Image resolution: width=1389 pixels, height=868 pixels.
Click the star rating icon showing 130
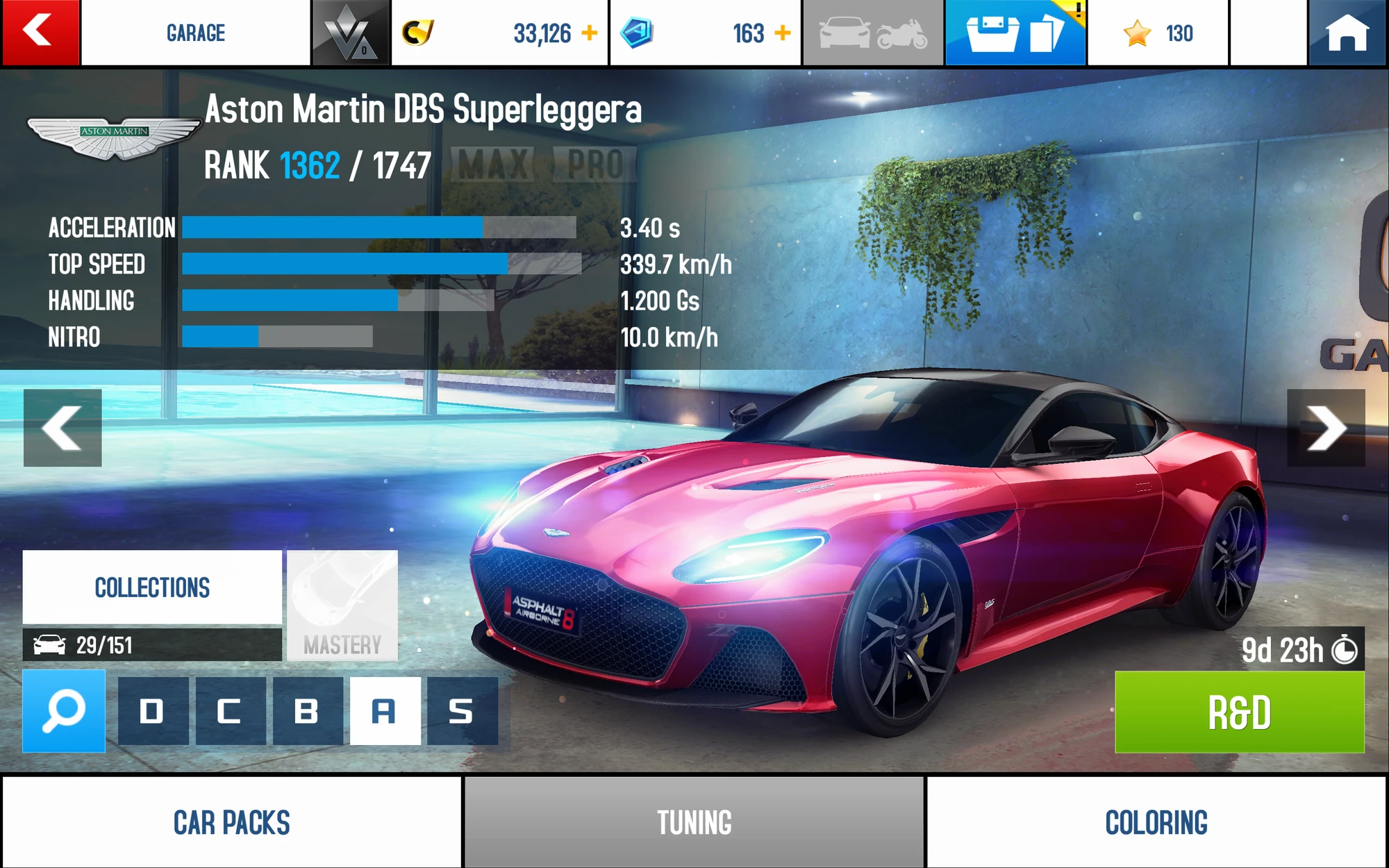pos(1138,31)
